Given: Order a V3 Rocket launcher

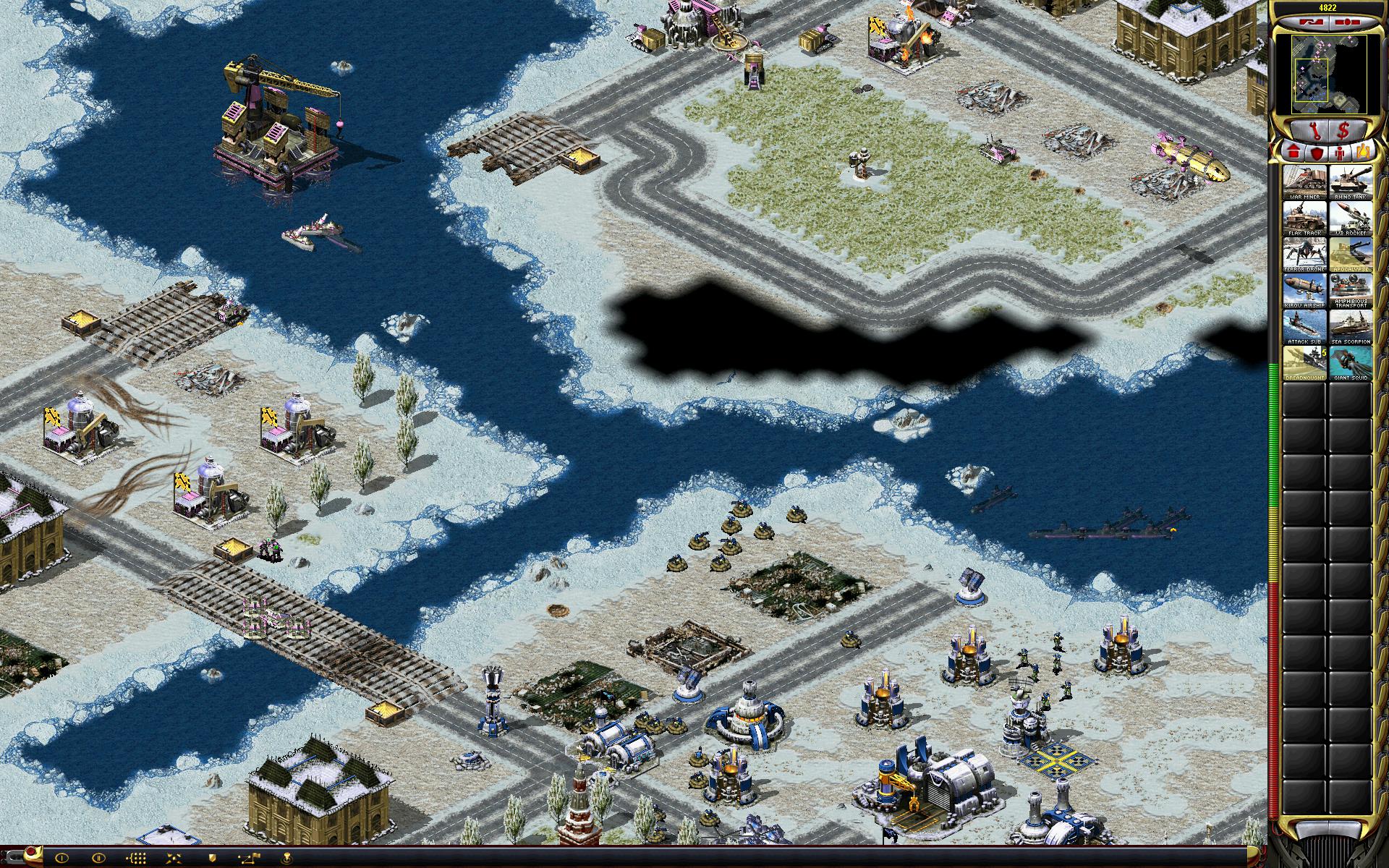Looking at the screenshot, I should coord(1350,218).
